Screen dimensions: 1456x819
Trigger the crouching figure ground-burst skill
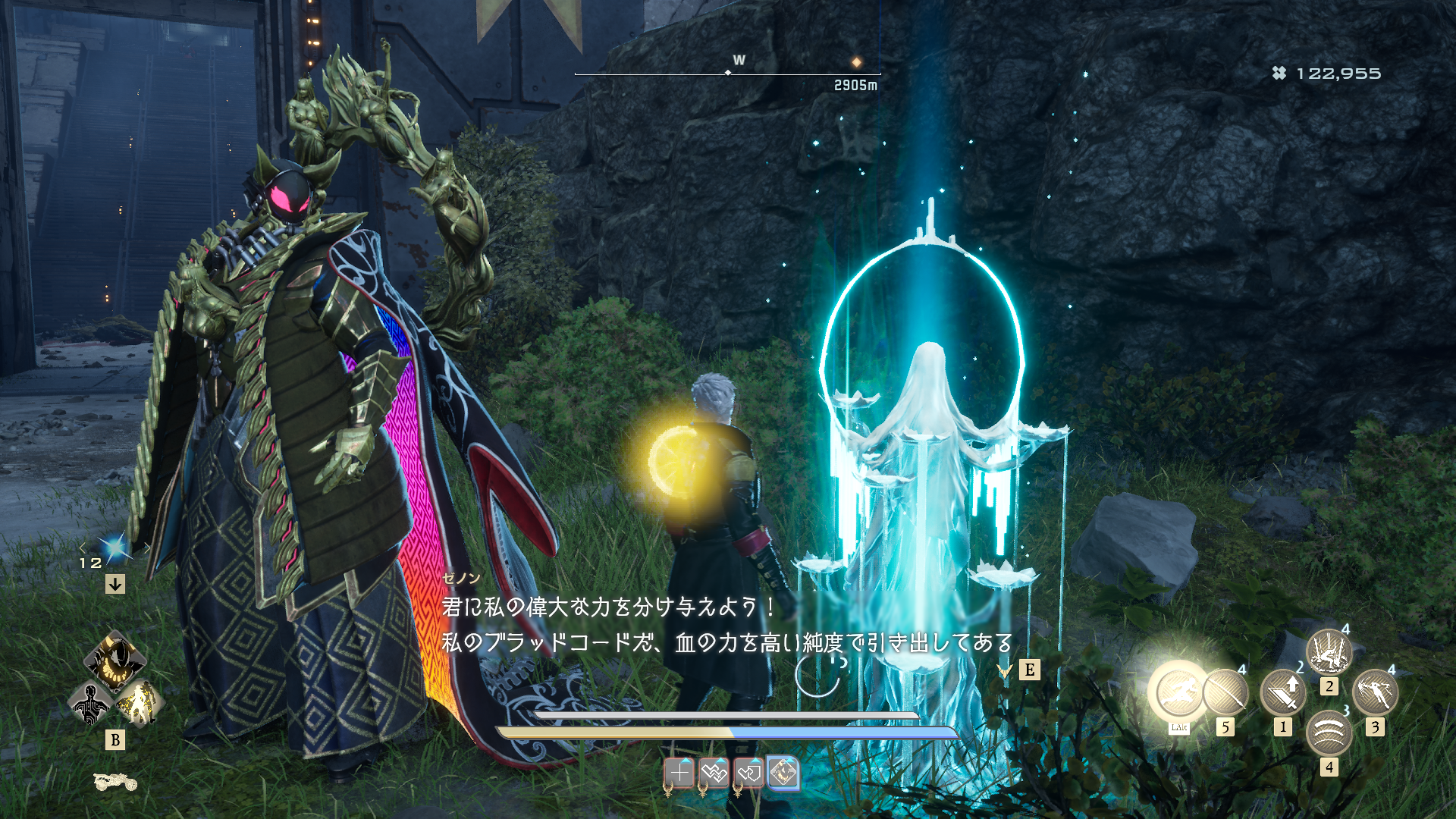[x=1329, y=651]
